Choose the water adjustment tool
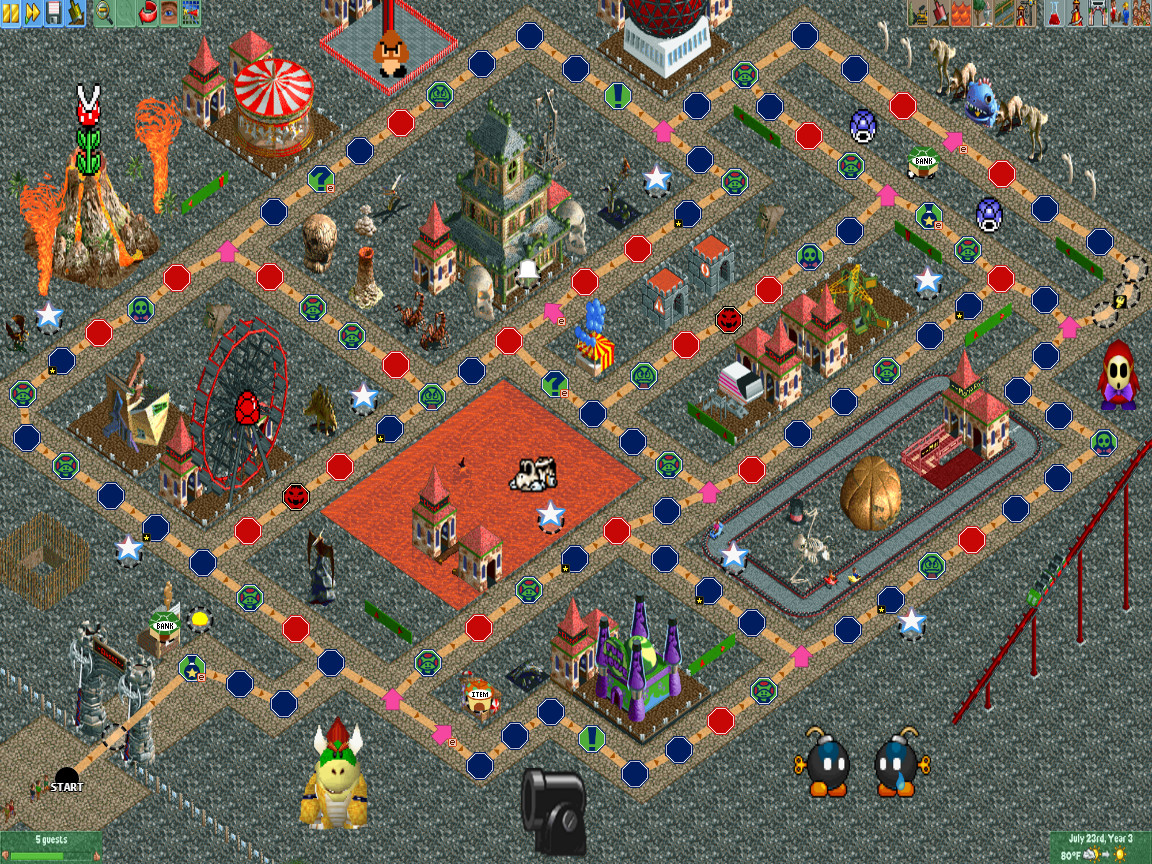The height and width of the screenshot is (864, 1152). coord(962,13)
